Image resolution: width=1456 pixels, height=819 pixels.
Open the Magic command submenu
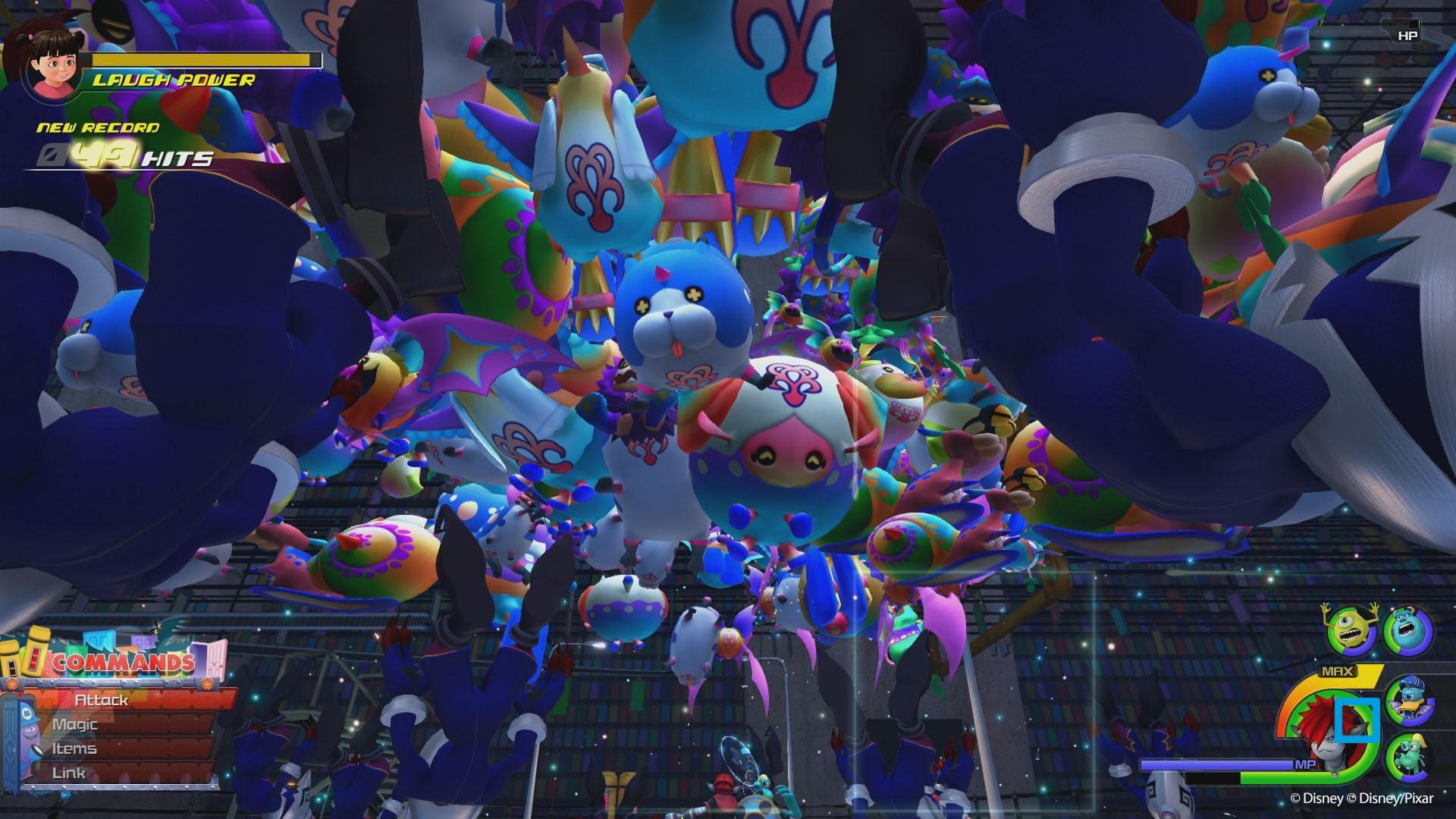point(75,724)
